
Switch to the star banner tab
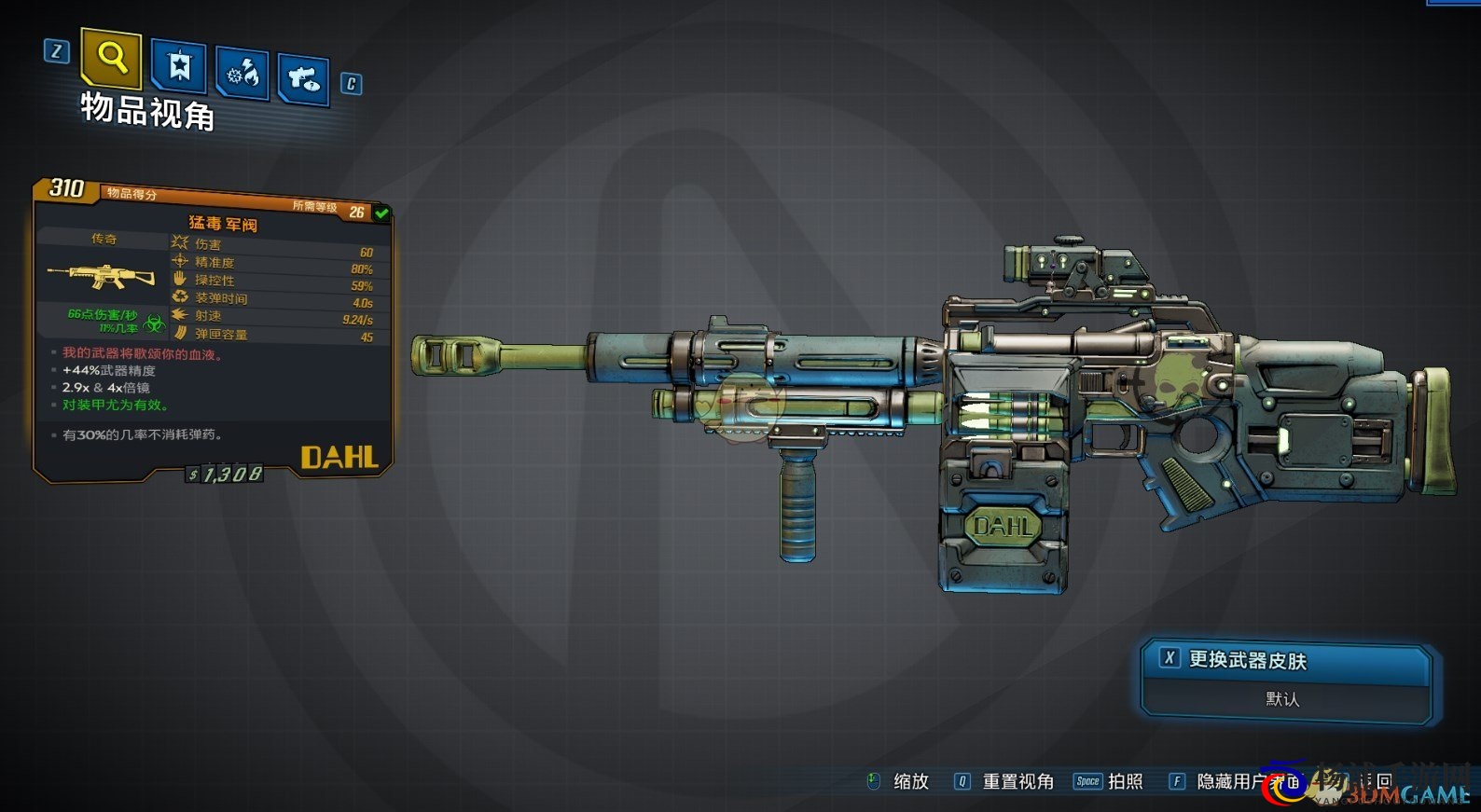click(x=178, y=66)
